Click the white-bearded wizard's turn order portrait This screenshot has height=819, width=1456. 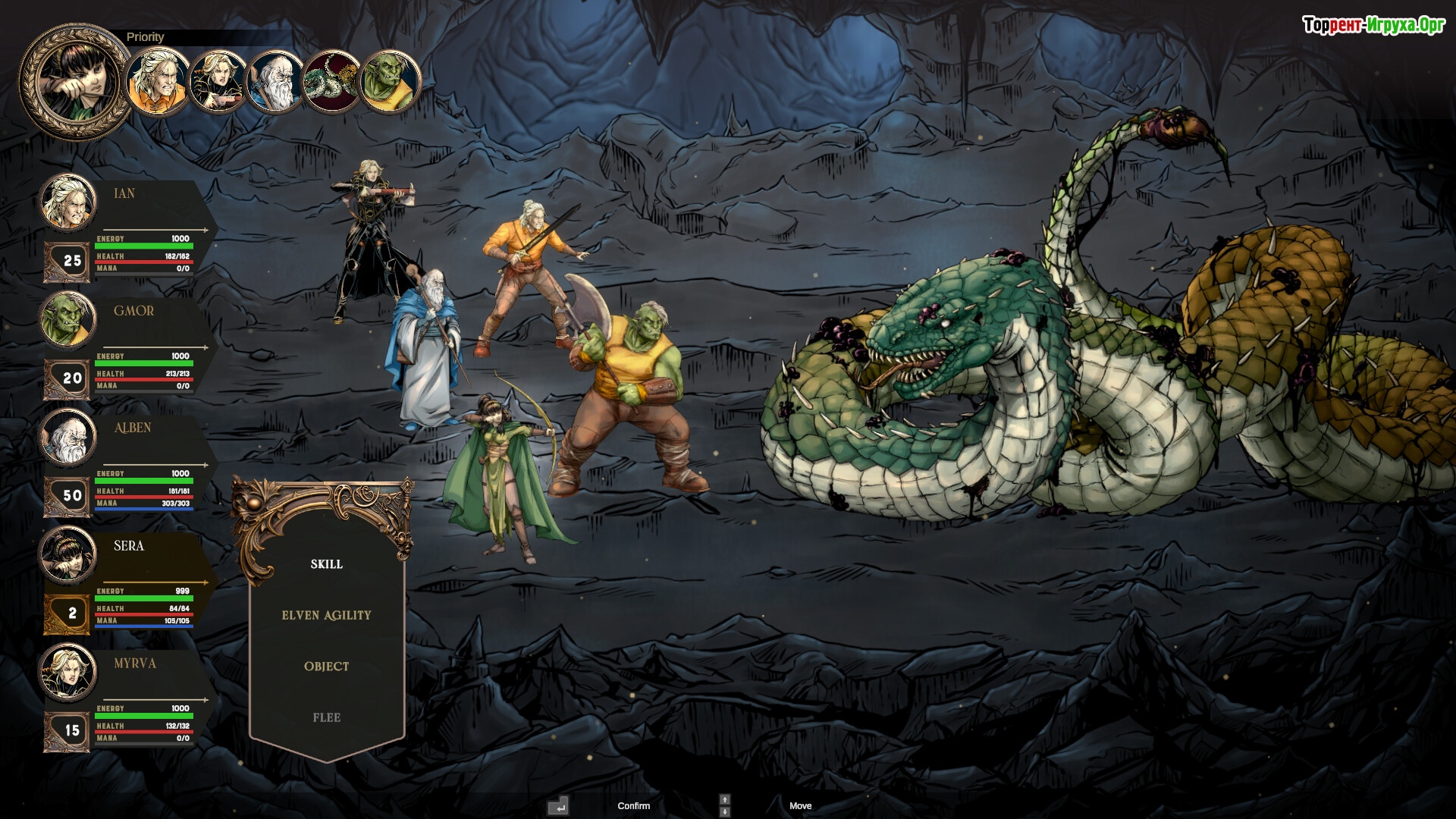(274, 82)
